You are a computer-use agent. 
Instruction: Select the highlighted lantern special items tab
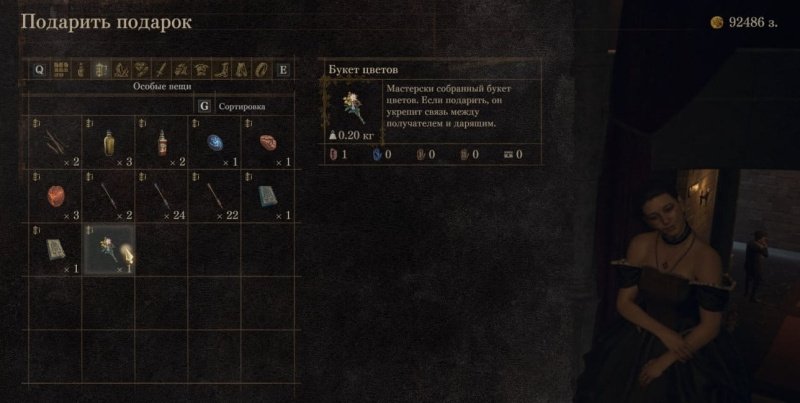coord(100,70)
